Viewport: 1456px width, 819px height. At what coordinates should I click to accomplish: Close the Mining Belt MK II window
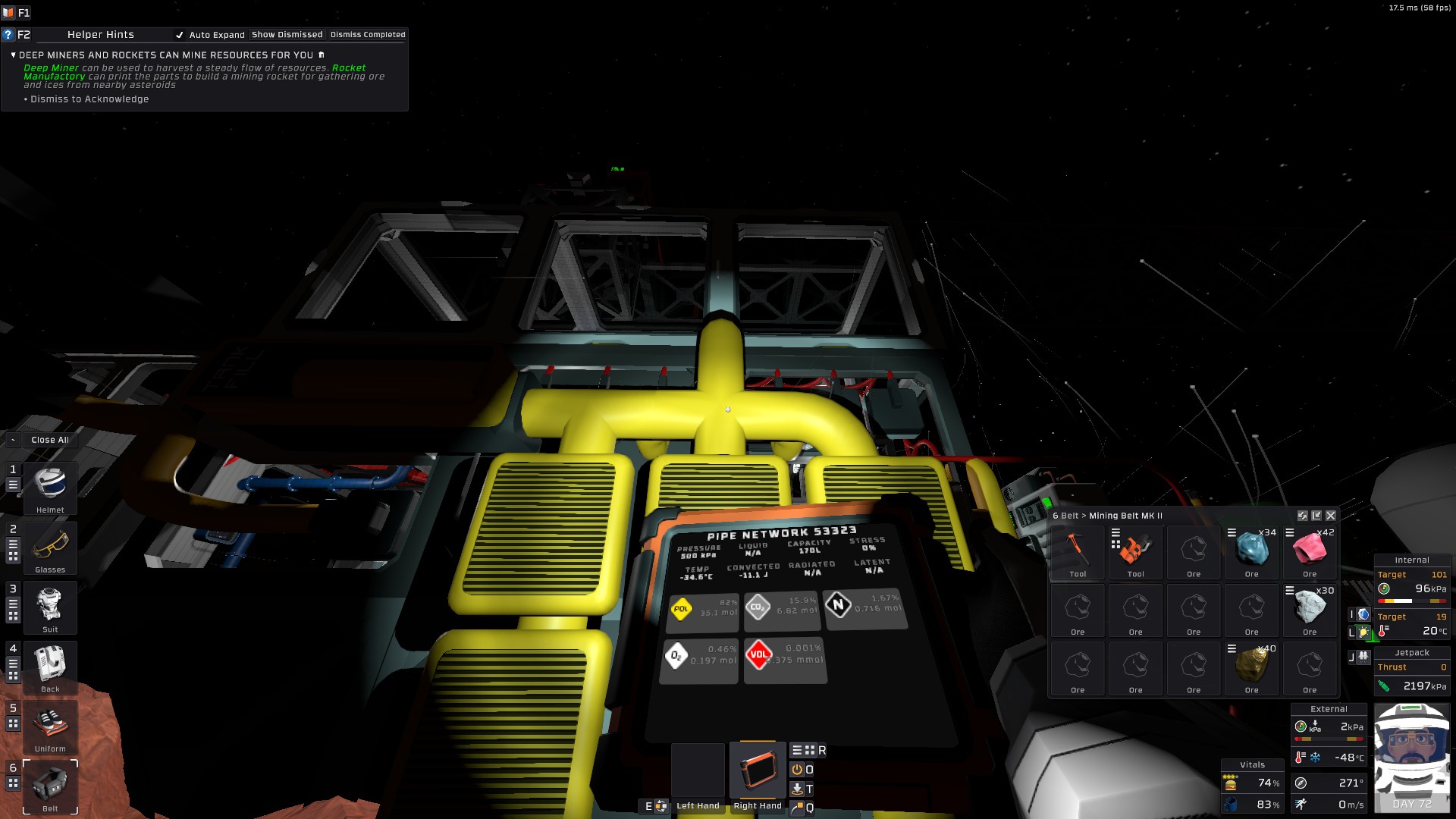tap(1330, 516)
